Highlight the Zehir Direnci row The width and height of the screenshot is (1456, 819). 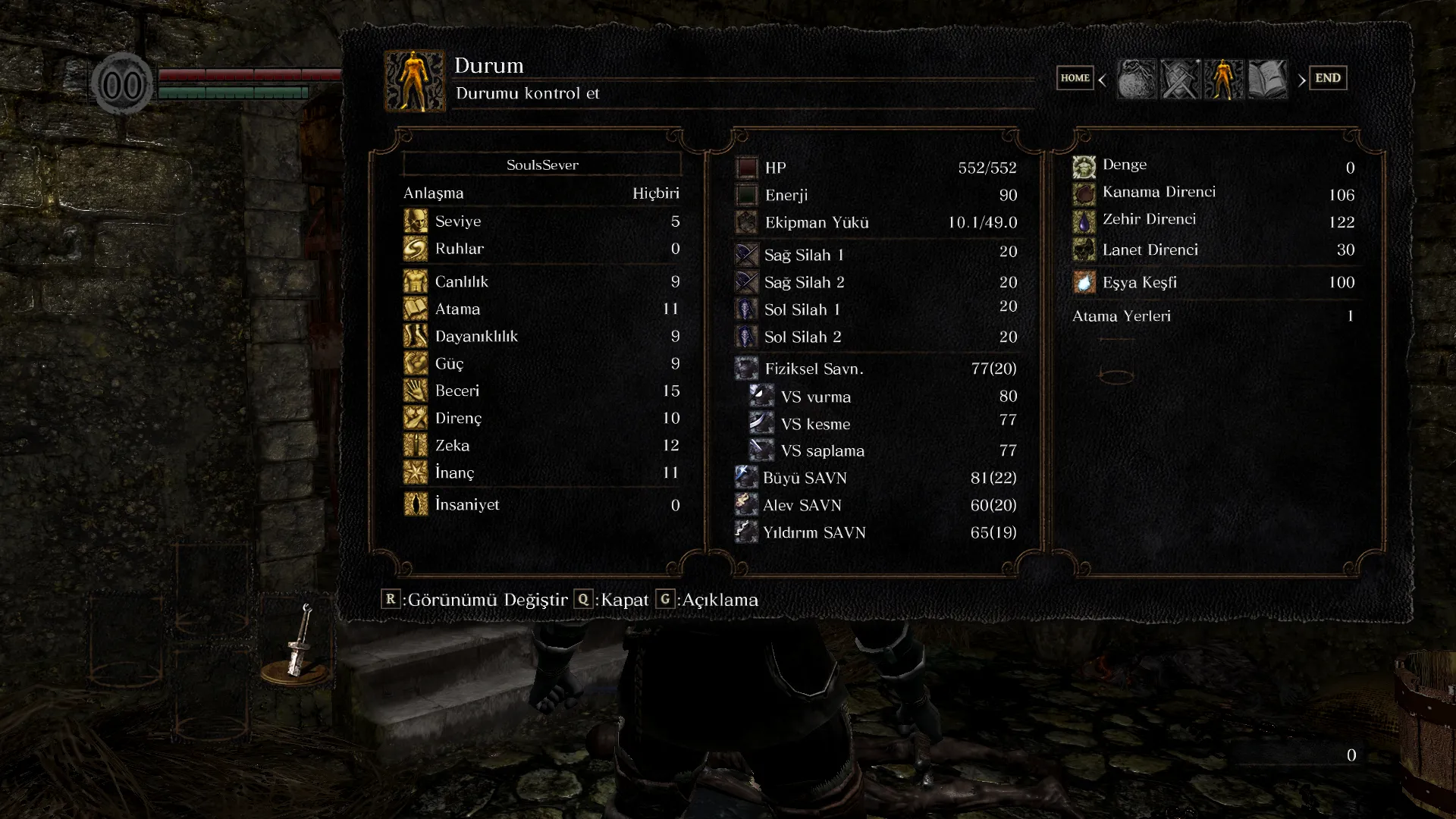(1213, 221)
